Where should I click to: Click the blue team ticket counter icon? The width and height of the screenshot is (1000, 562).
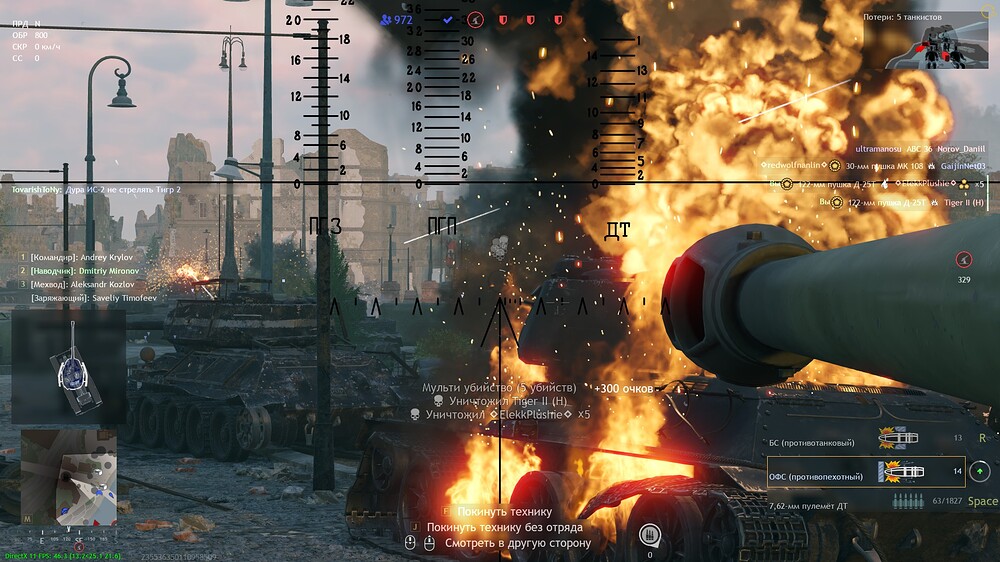click(x=386, y=19)
